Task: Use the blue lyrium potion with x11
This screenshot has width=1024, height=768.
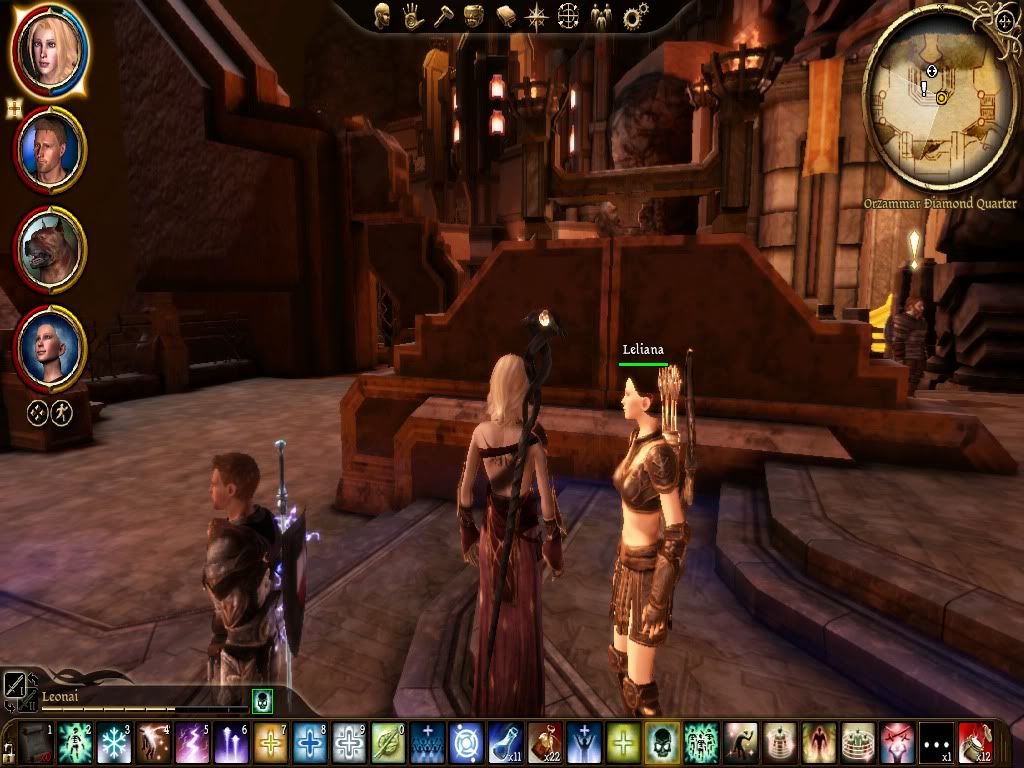Action: coord(505,743)
